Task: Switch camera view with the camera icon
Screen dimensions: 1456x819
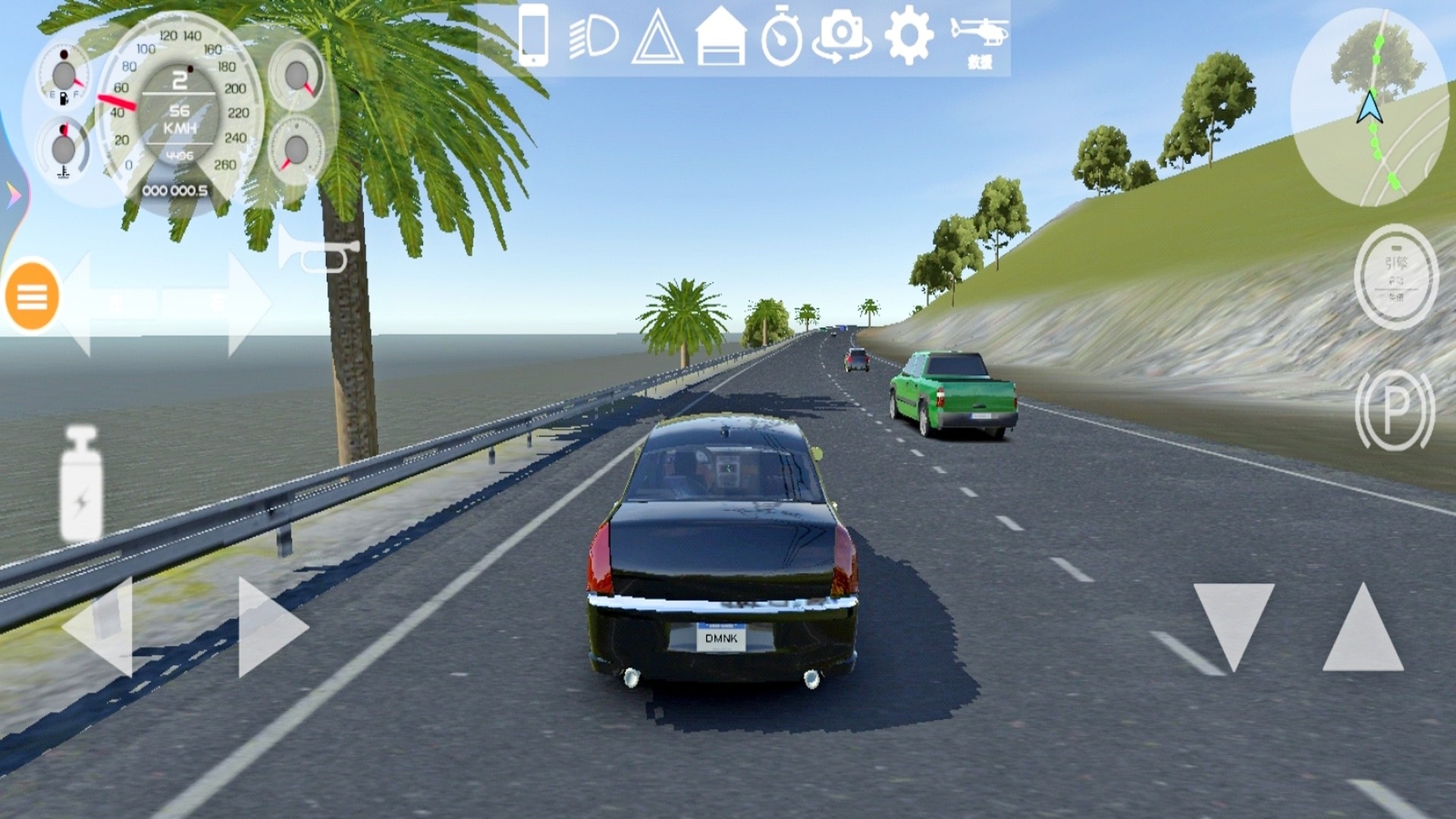Action: 842,37
